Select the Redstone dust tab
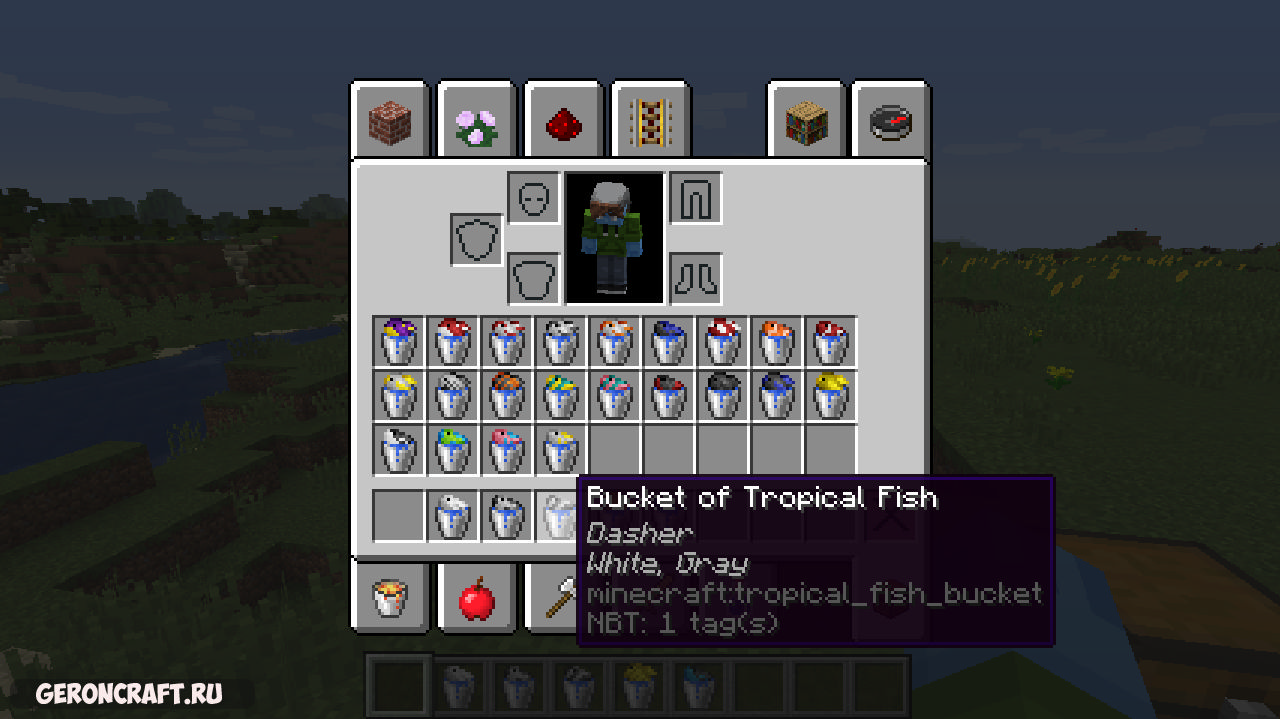 coord(563,122)
